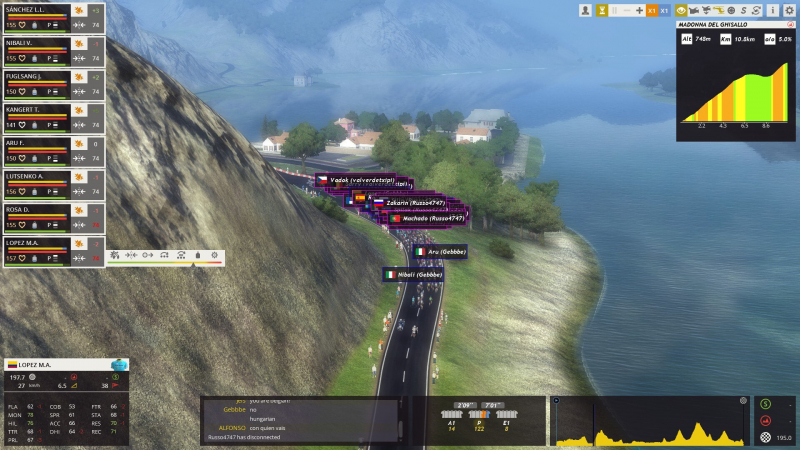Open the settings gear icon
Screen dimensions: 800x450
pos(789,10)
